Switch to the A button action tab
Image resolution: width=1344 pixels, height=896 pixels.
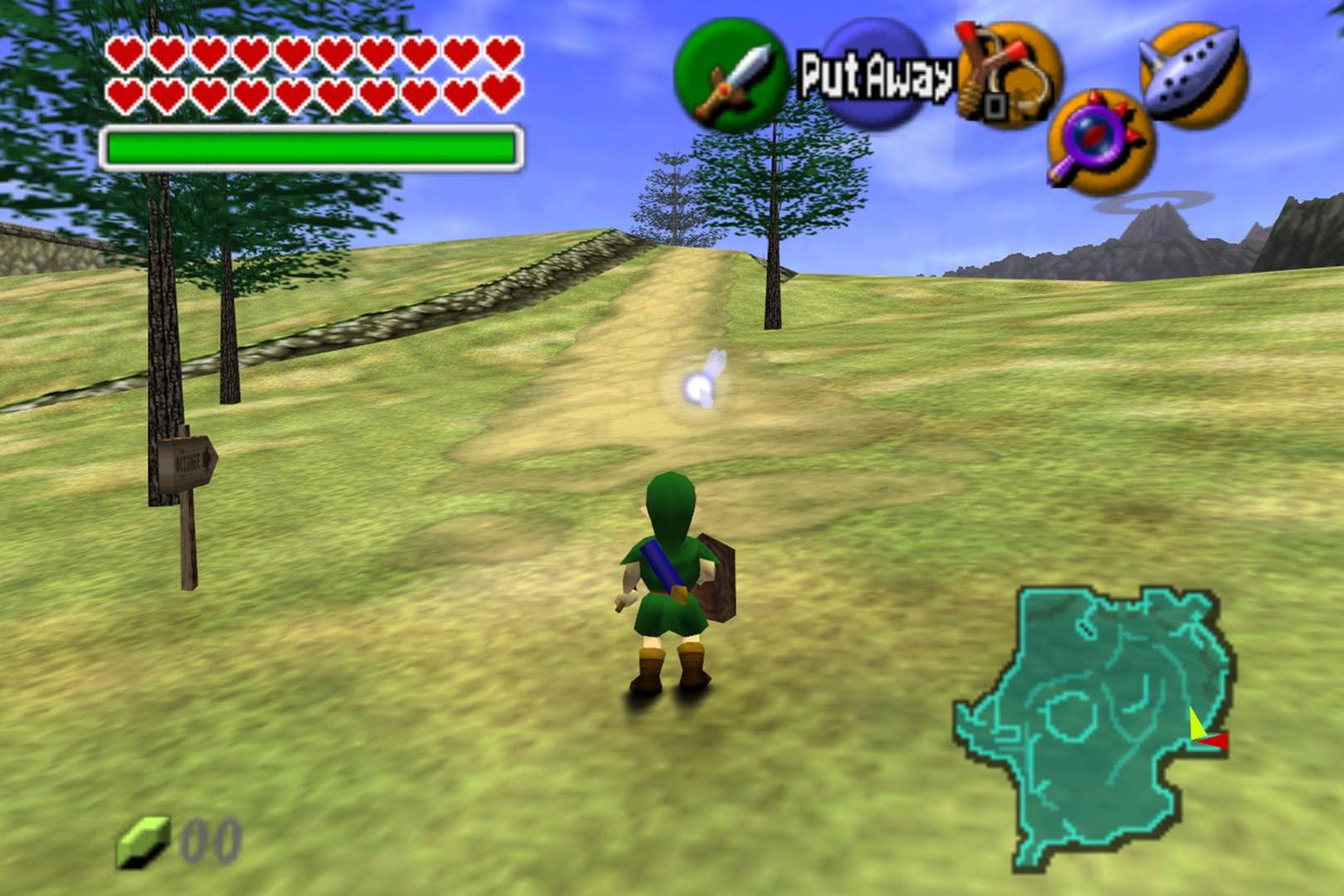[874, 76]
